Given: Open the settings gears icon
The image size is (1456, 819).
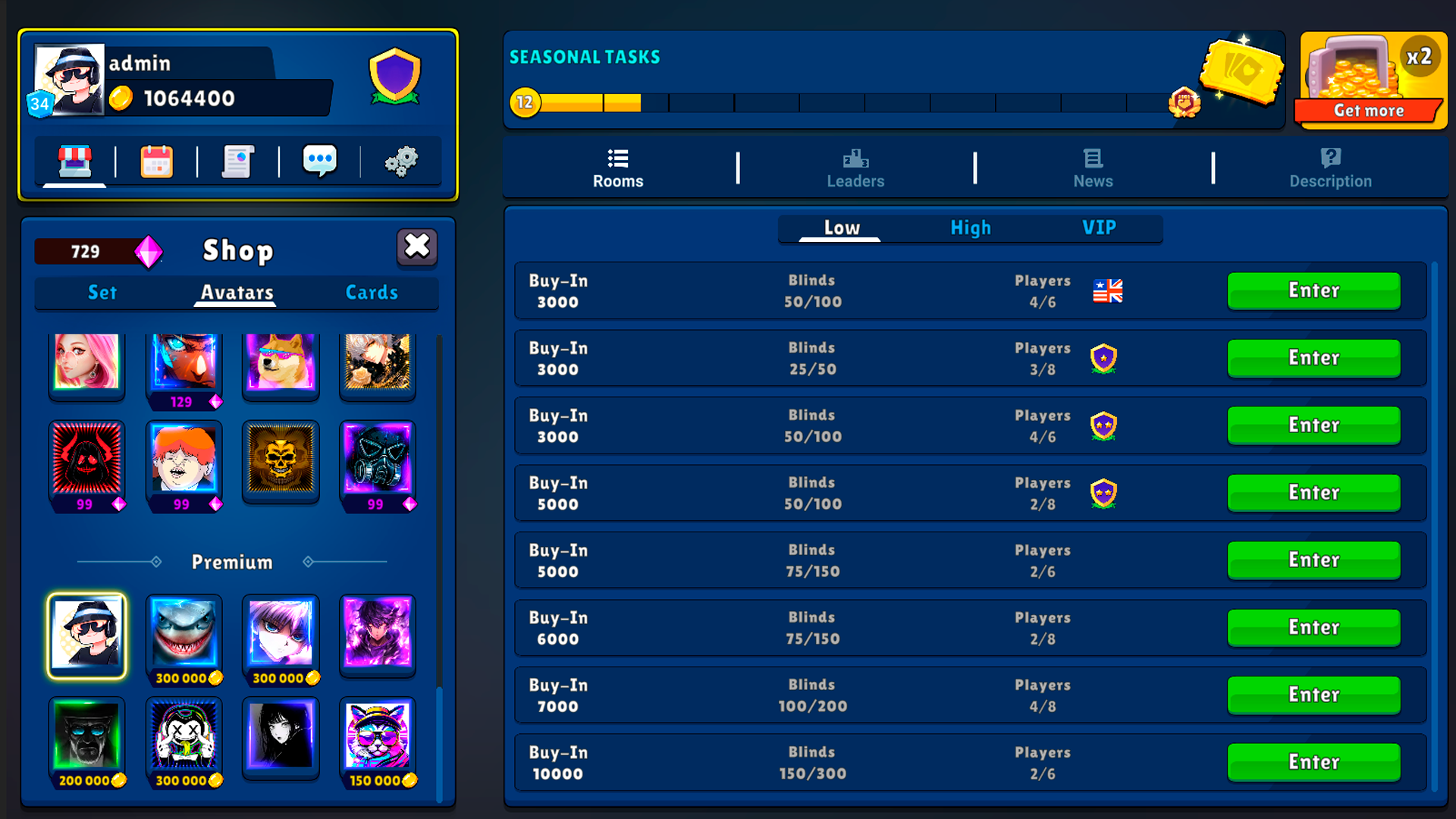Looking at the screenshot, I should tap(403, 161).
